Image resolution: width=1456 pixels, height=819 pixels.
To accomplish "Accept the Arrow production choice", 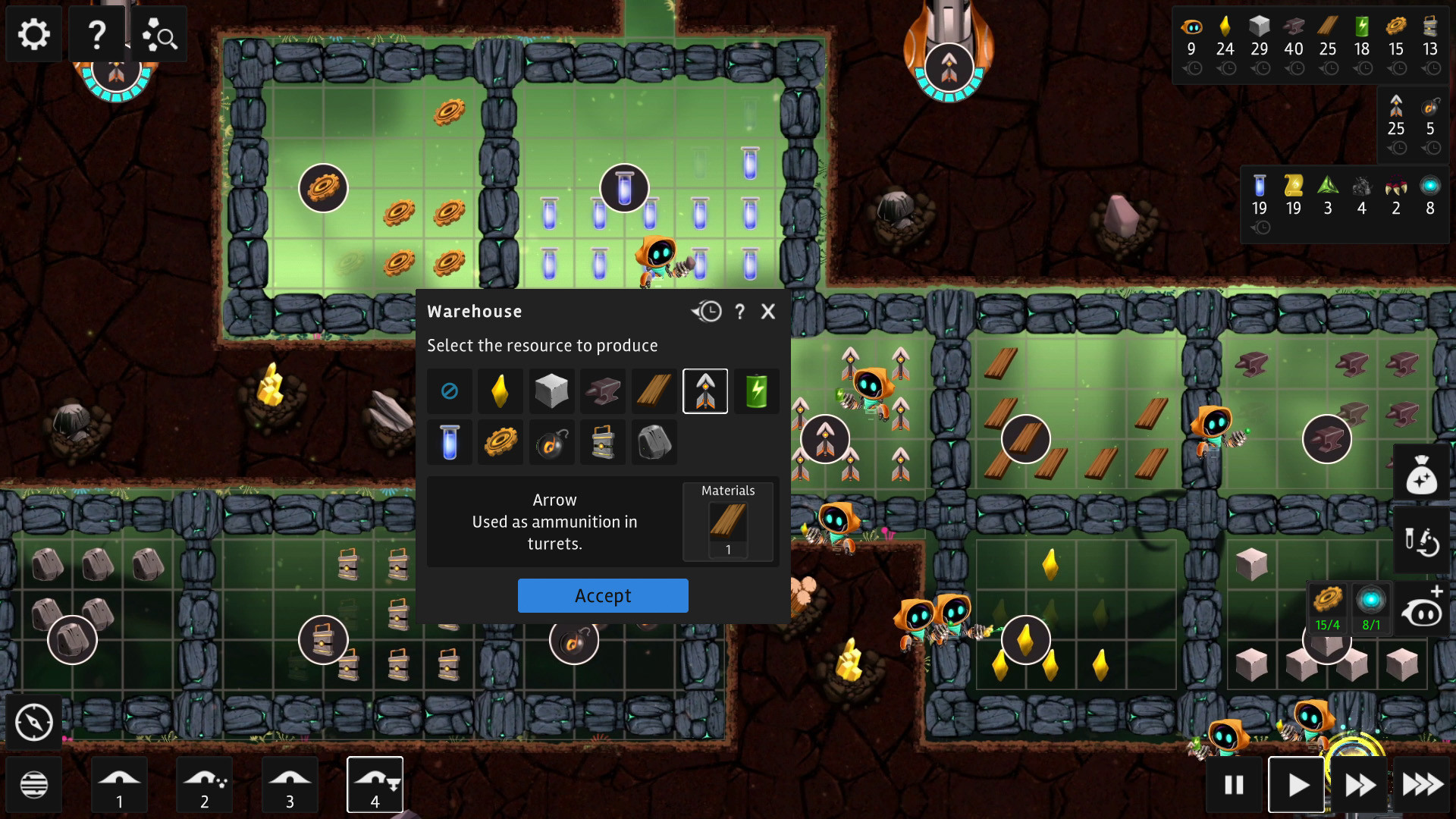I will (603, 595).
